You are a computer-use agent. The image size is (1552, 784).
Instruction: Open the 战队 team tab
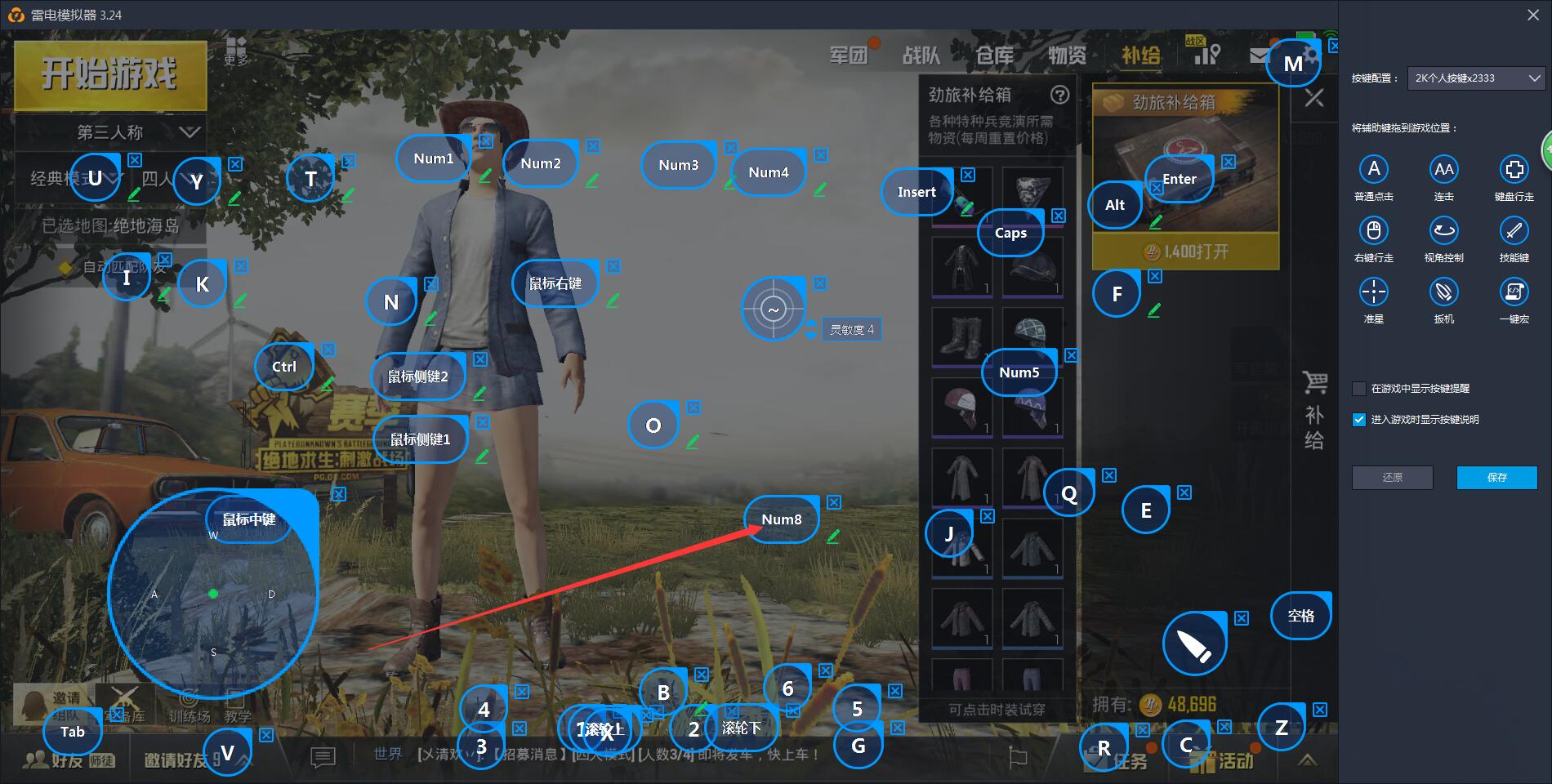pos(921,55)
